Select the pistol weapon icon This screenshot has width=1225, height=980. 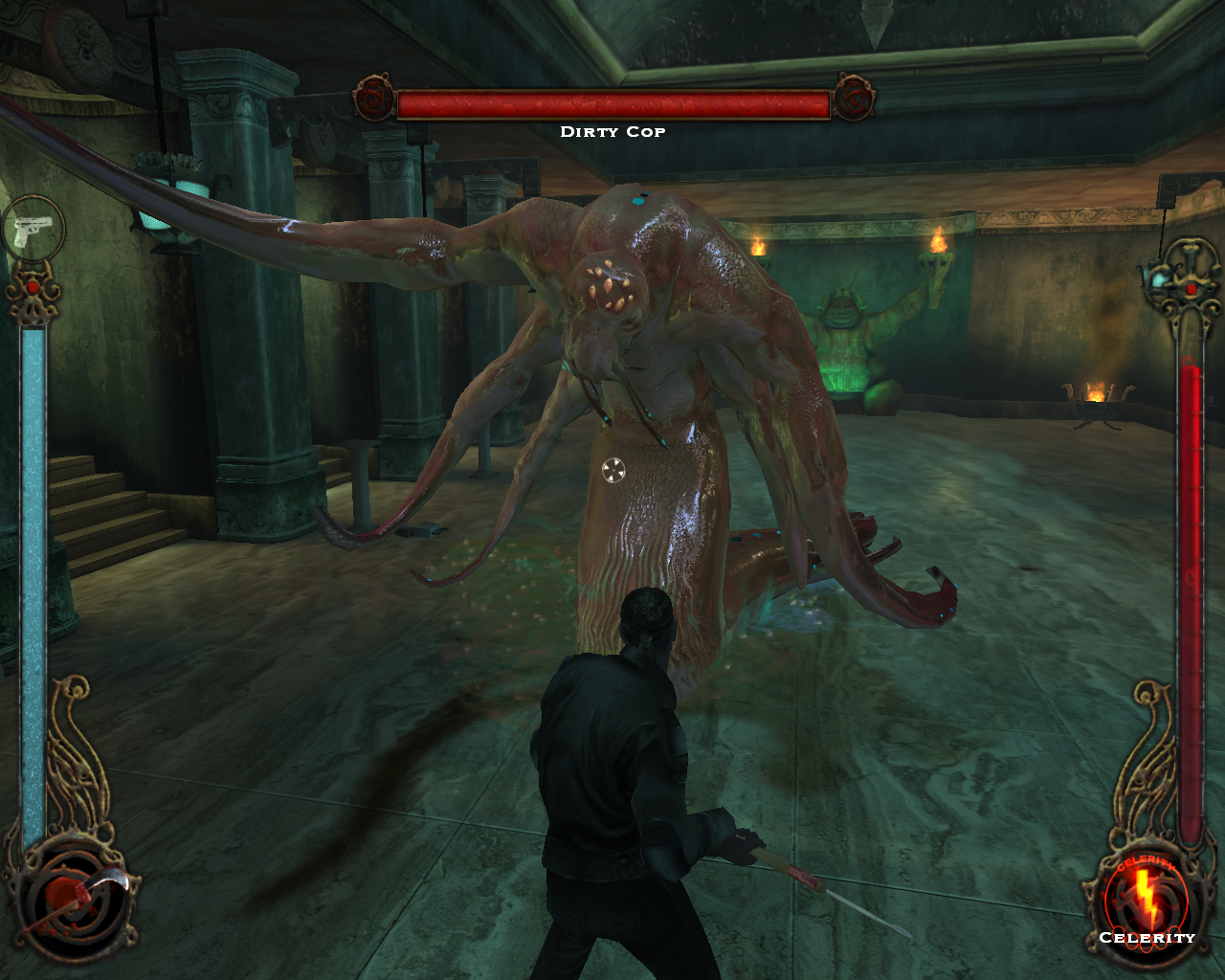click(x=33, y=230)
